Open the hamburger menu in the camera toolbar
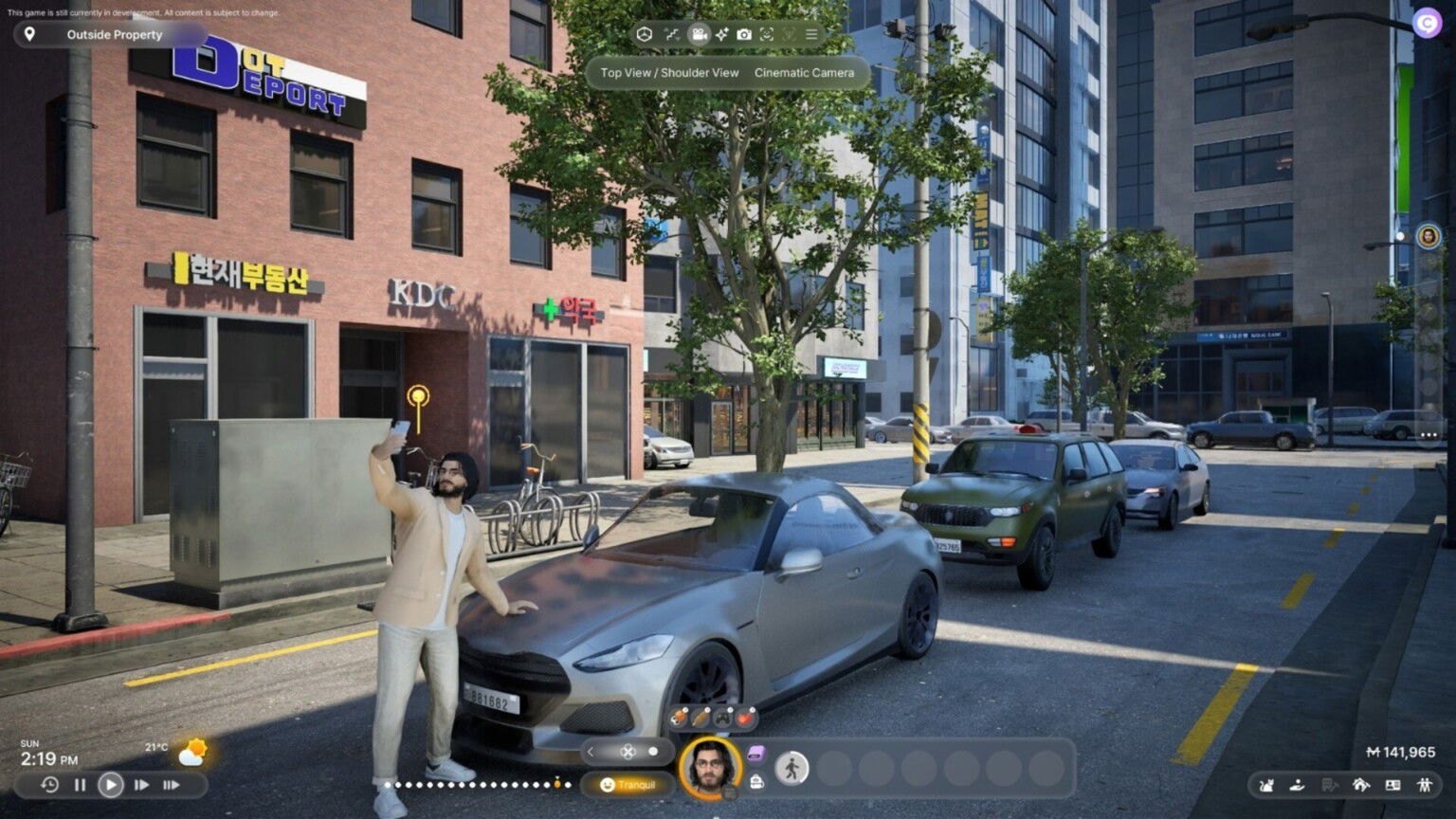1456x819 pixels. (812, 34)
